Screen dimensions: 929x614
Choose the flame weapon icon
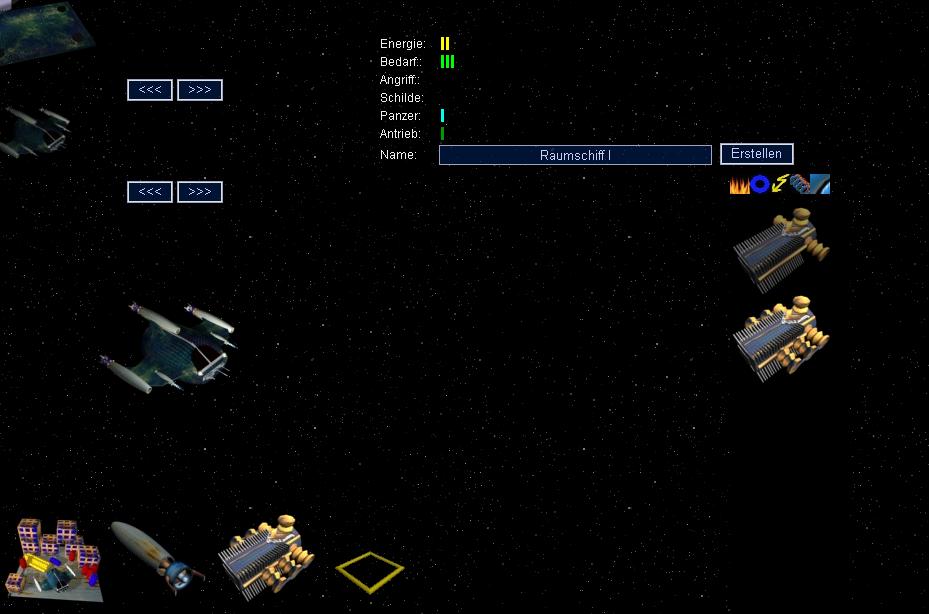tap(739, 185)
